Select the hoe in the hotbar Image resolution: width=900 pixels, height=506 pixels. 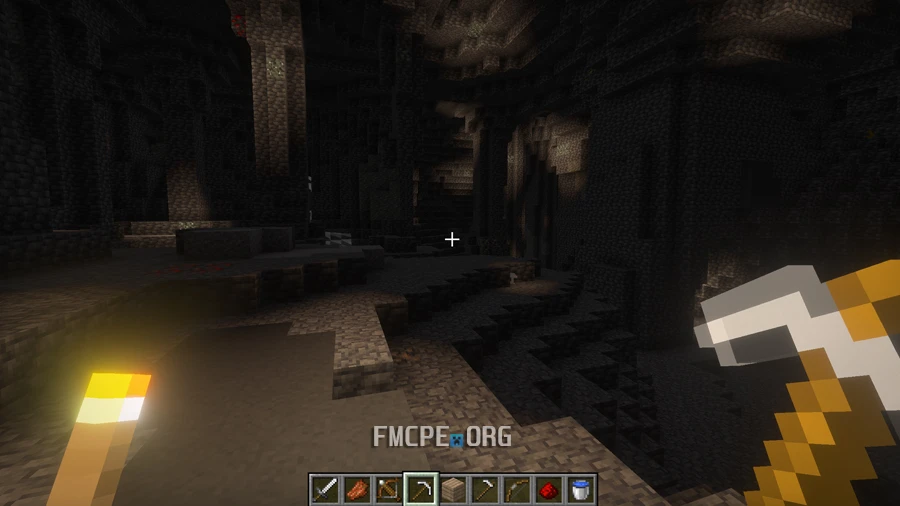pos(484,489)
